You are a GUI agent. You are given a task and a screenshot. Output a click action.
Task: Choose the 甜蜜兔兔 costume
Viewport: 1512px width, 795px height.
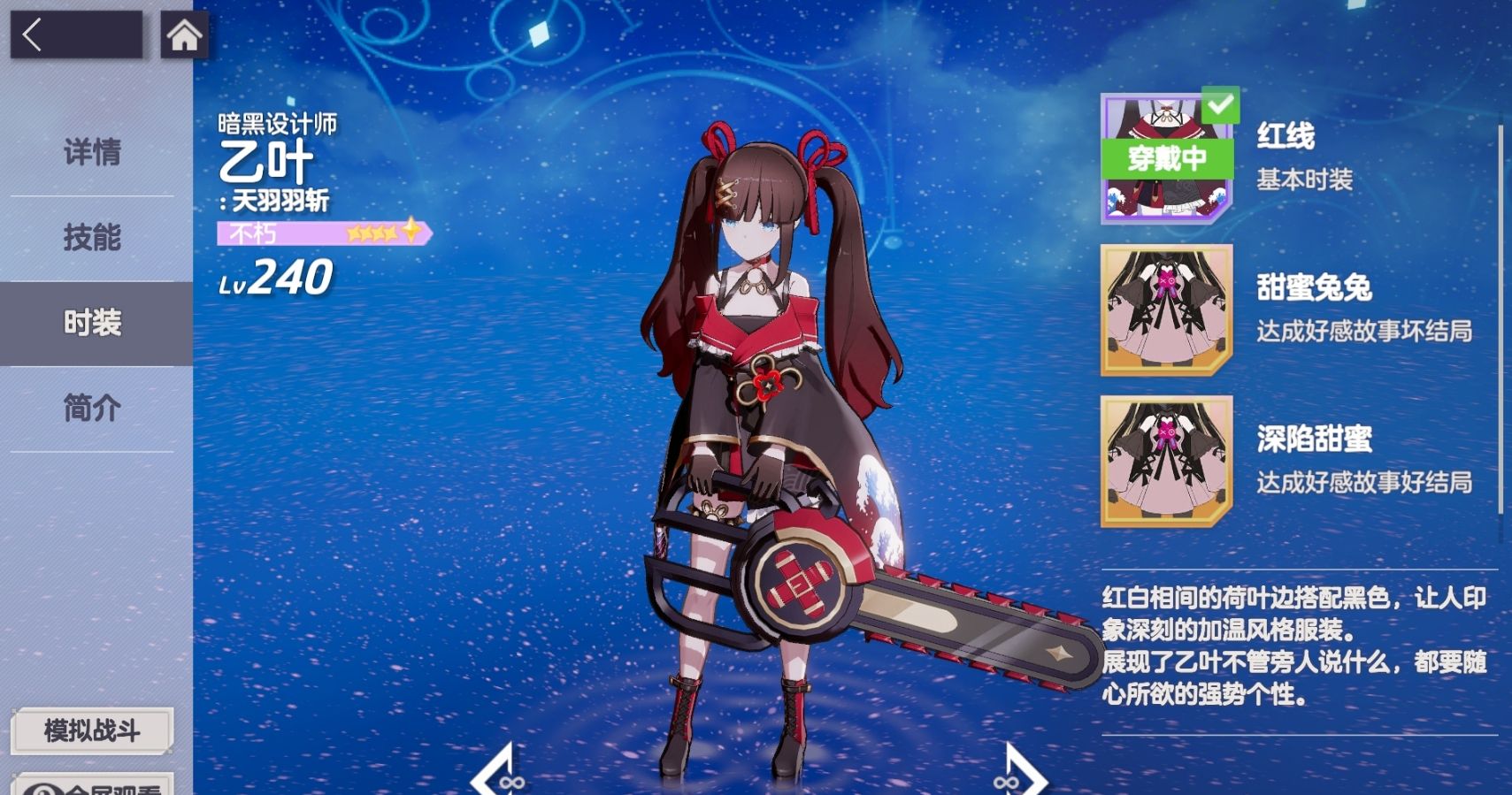tap(1167, 310)
